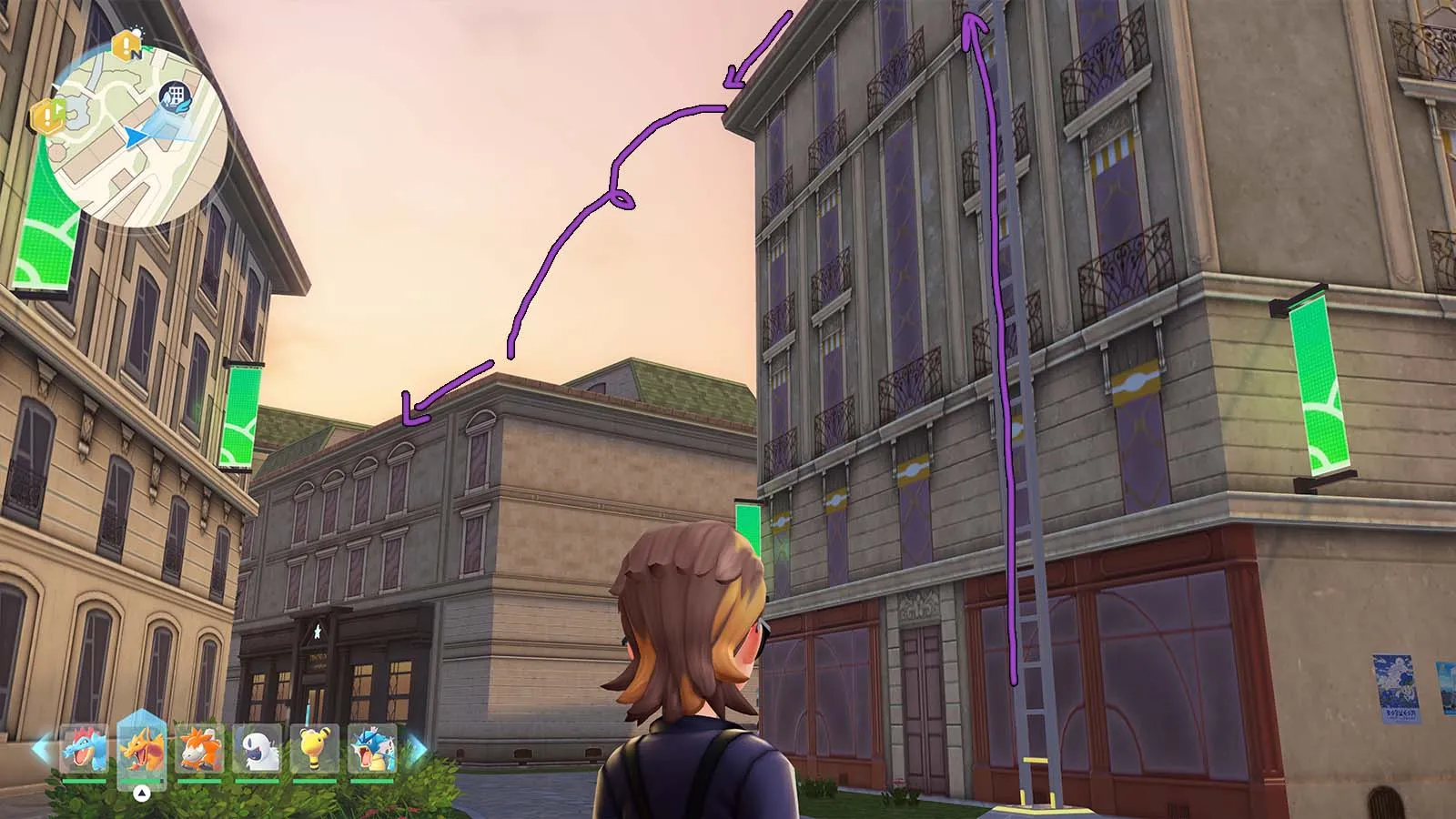Image resolution: width=1456 pixels, height=819 pixels.
Task: Click the left arrow beside the party bar
Action: click(x=41, y=749)
